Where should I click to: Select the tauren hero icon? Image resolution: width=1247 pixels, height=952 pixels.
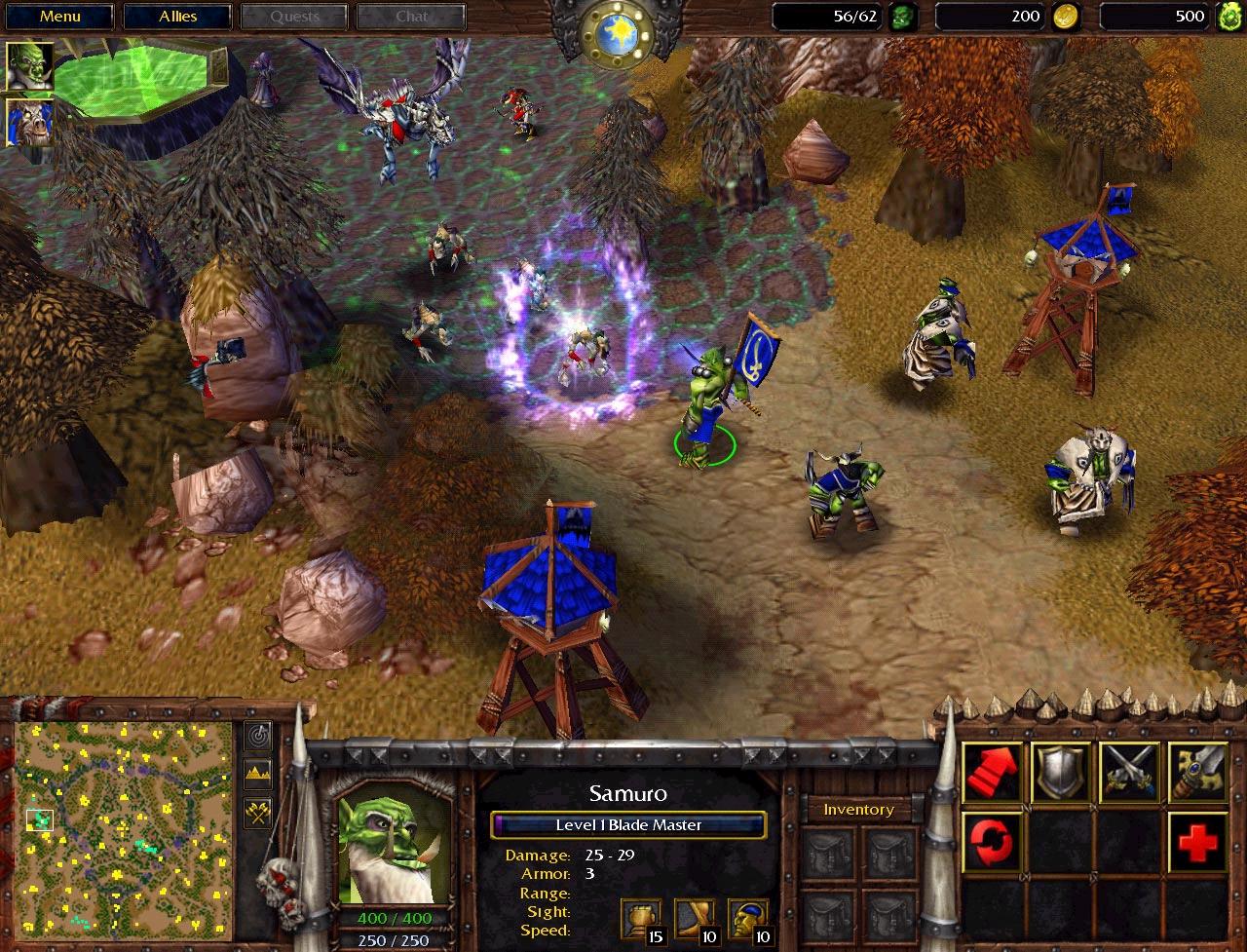tap(30, 123)
